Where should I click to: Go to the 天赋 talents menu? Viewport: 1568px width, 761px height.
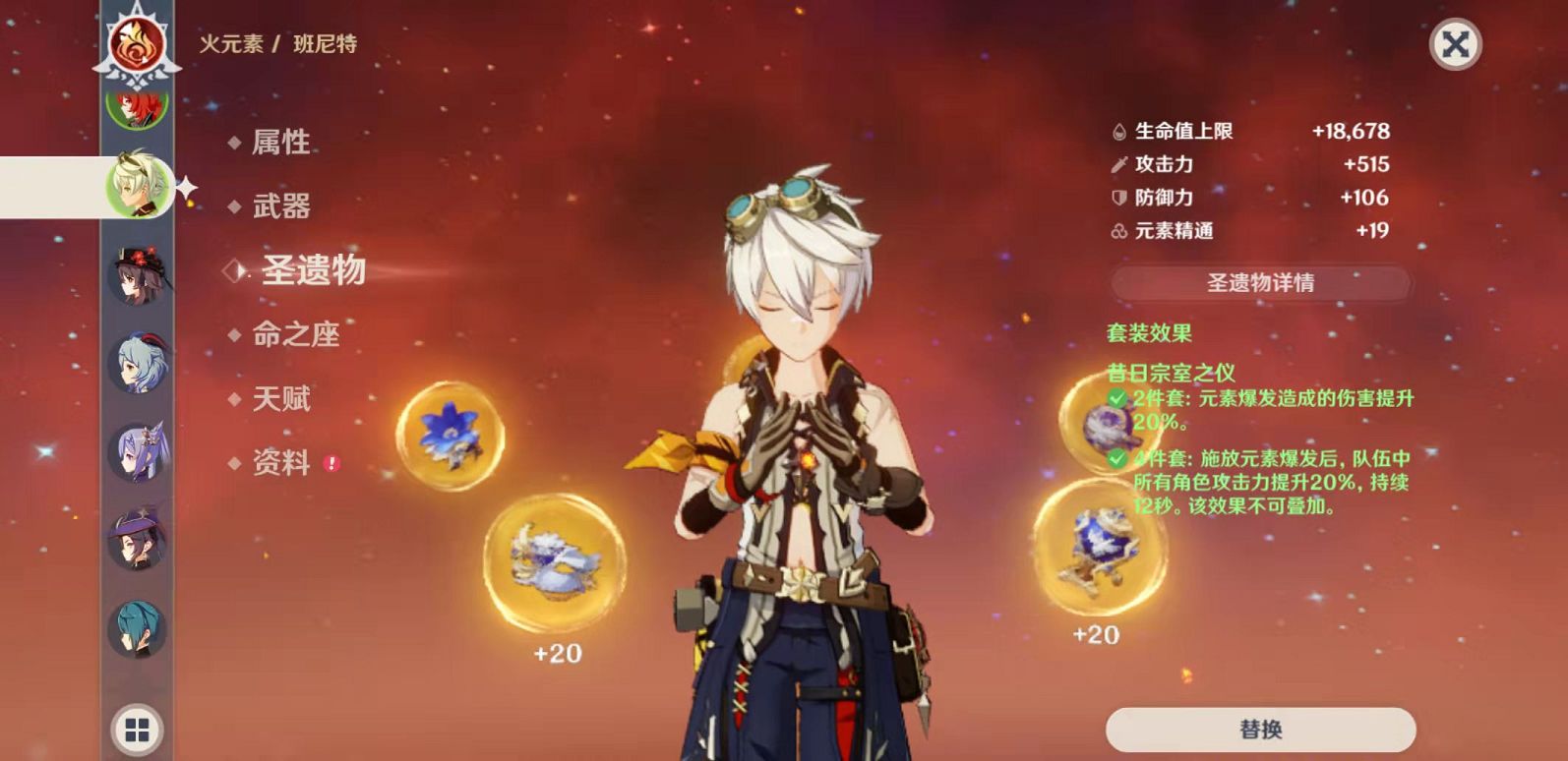(x=281, y=399)
